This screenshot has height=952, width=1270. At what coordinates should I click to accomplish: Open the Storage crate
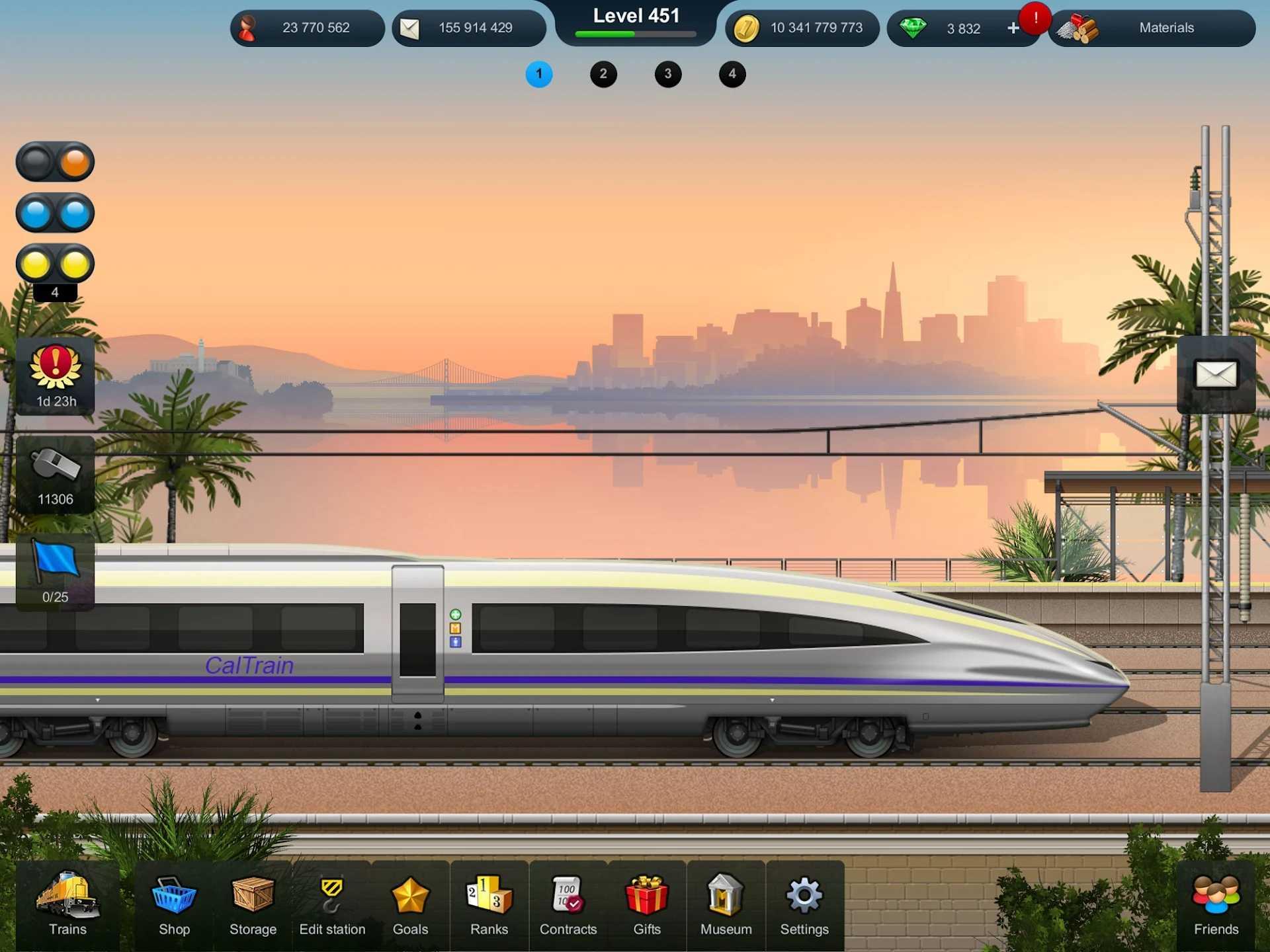(x=253, y=906)
